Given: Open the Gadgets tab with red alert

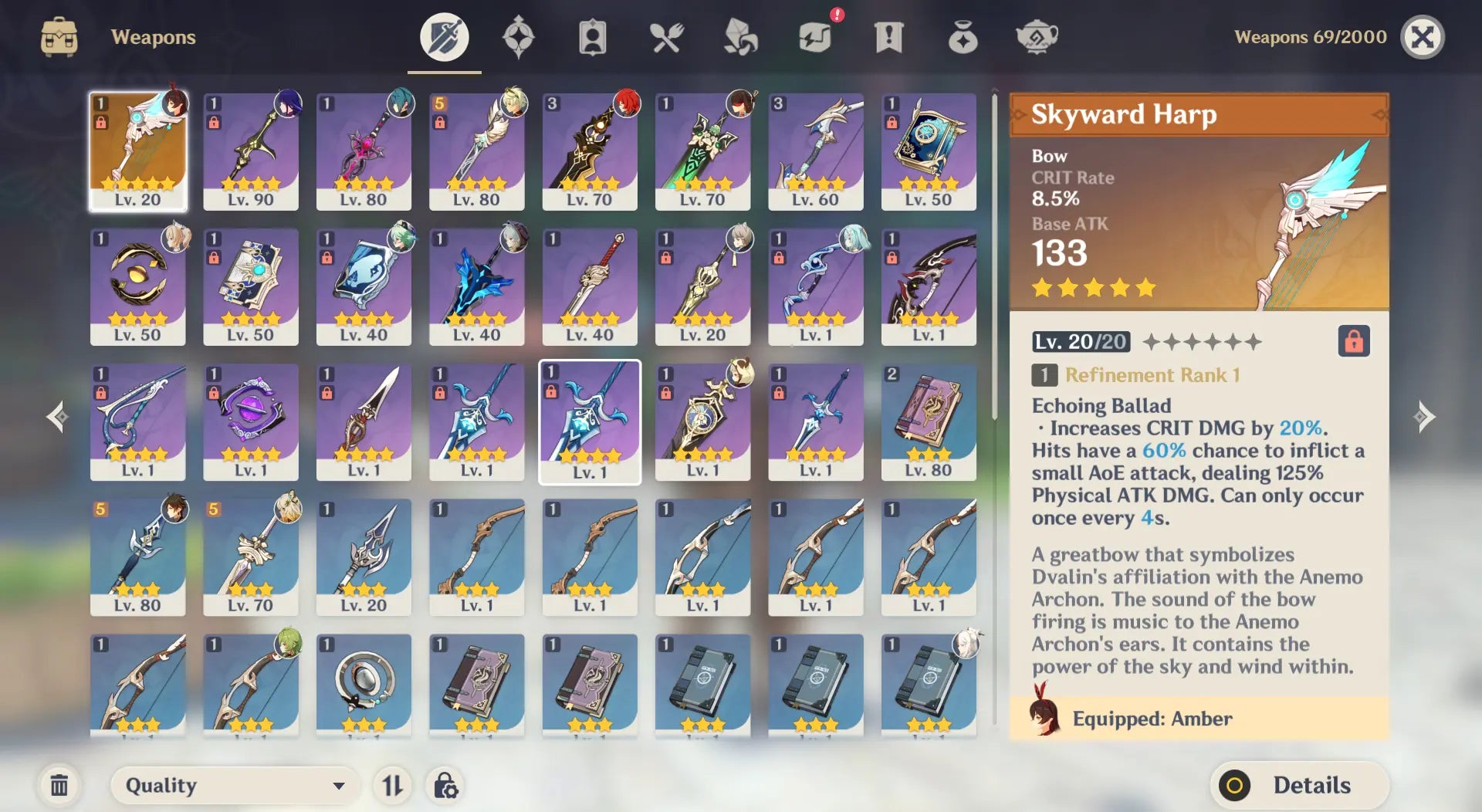Looking at the screenshot, I should 814,37.
